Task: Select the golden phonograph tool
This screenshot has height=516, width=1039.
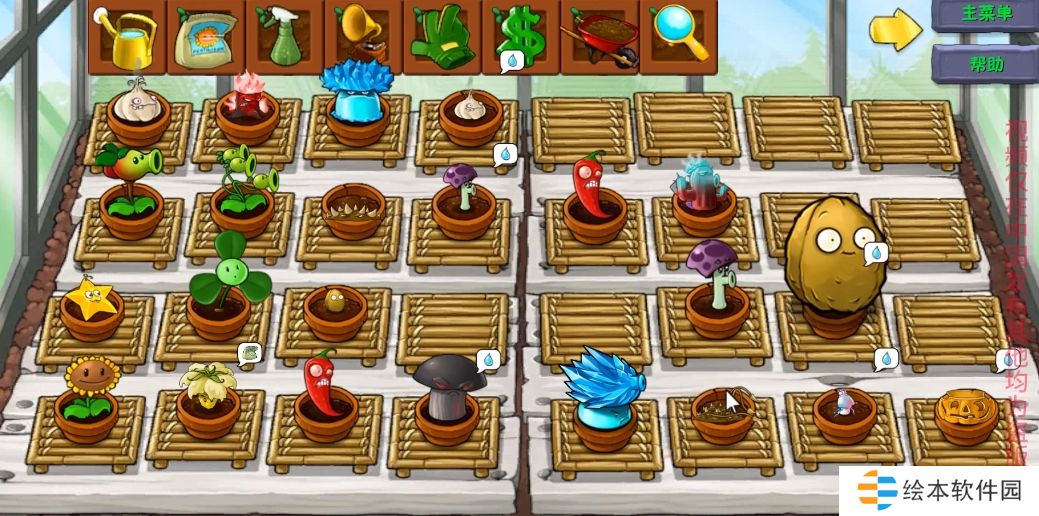Action: [363, 37]
